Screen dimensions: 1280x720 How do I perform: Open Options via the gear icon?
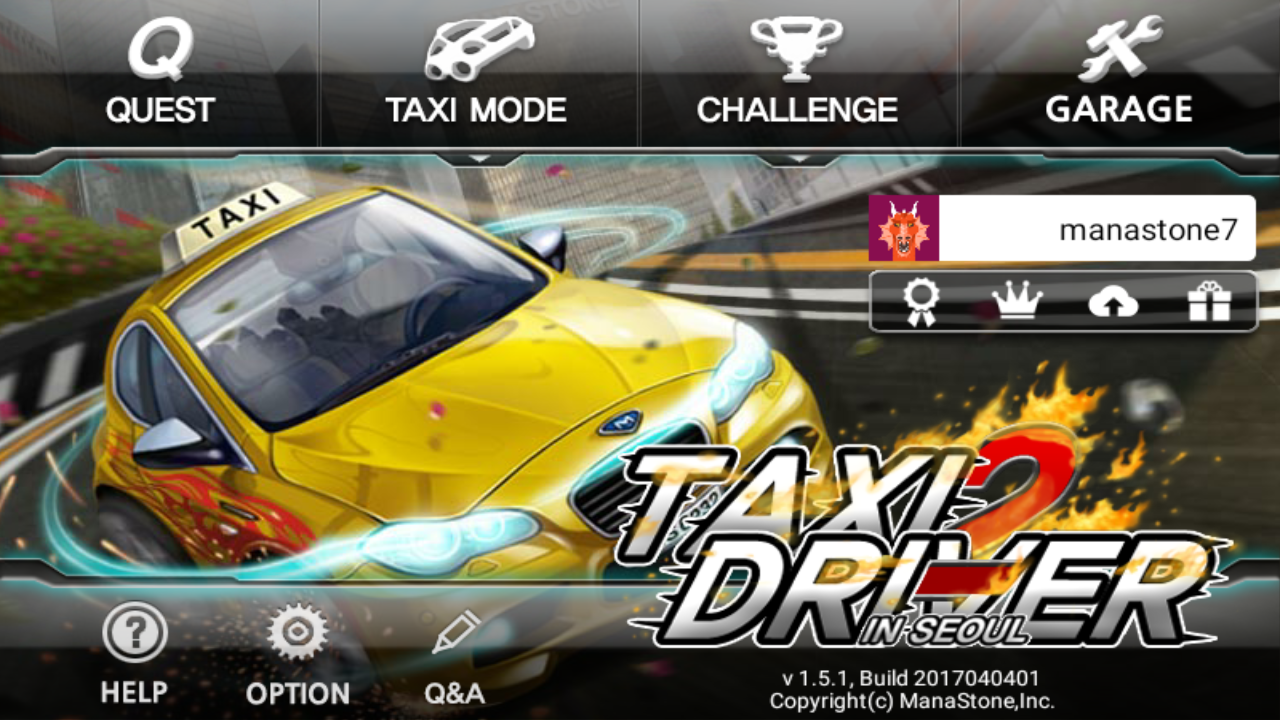(298, 629)
